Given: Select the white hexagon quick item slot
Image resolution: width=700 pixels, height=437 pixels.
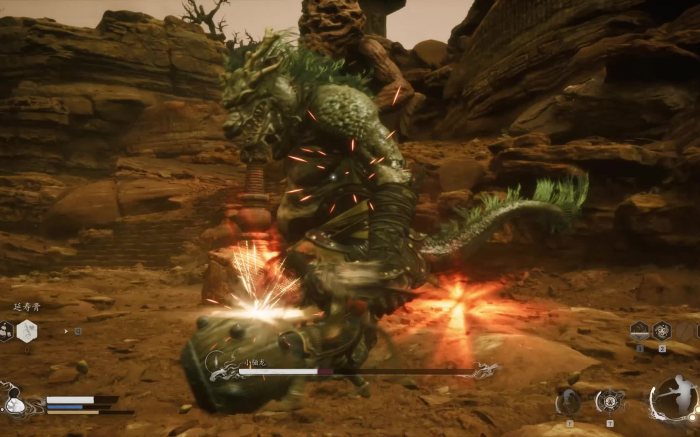Looking at the screenshot, I should coord(26,331).
